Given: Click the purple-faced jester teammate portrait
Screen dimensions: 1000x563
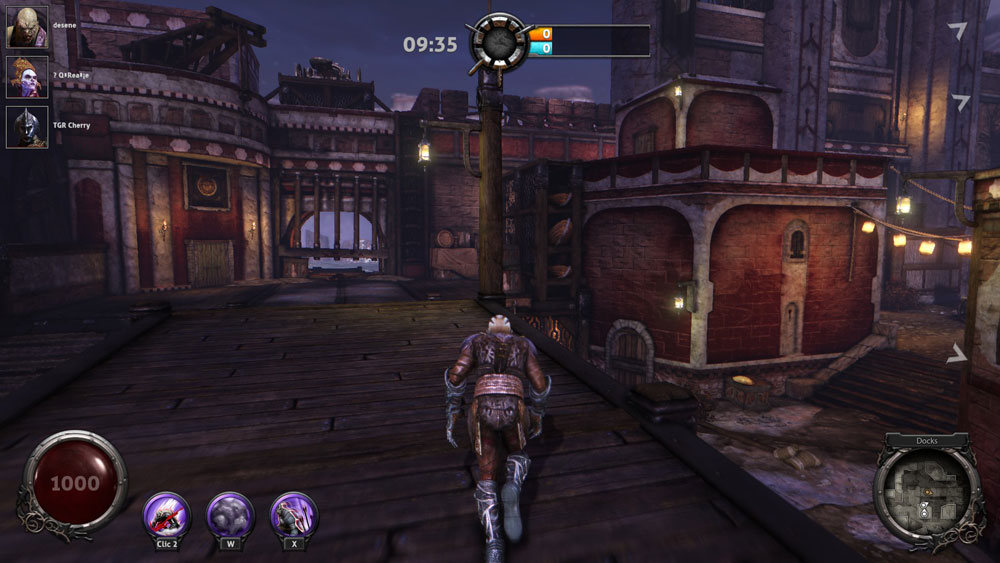Looking at the screenshot, I should [x=27, y=77].
